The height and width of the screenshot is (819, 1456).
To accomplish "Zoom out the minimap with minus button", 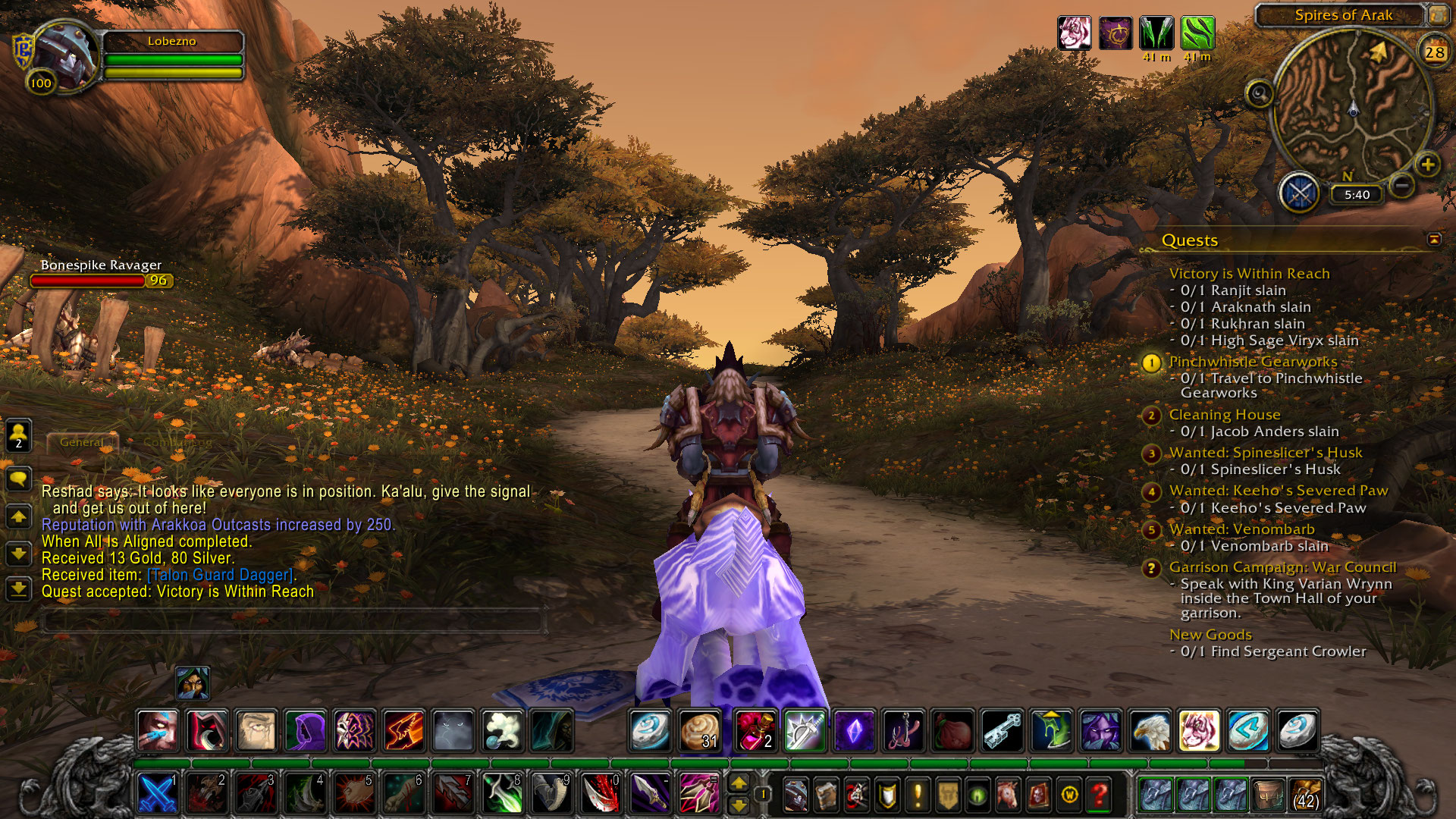I will click(1402, 184).
